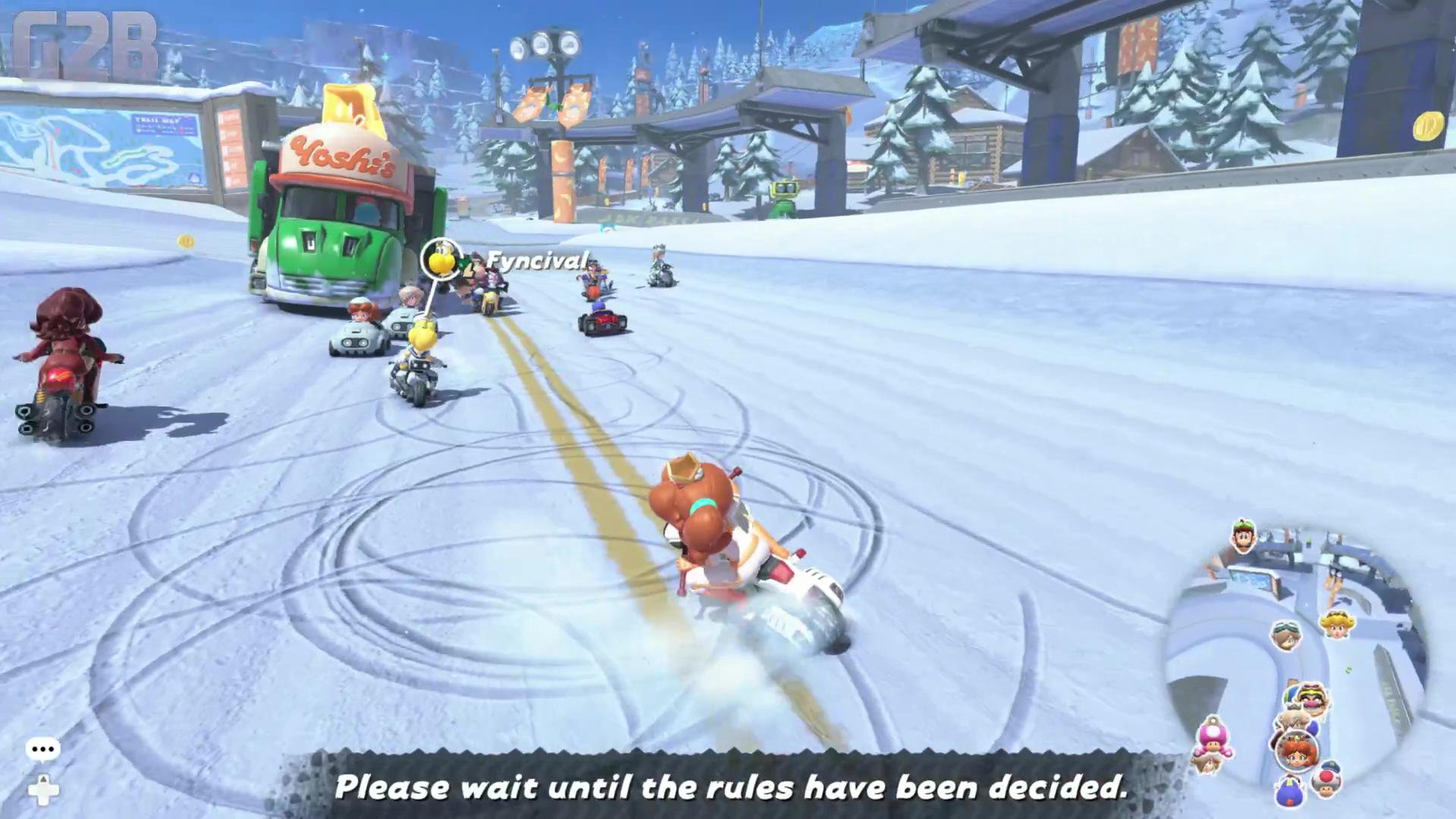Select Toadette's pink marker on the minimap
This screenshot has width=1456, height=819.
pyautogui.click(x=1212, y=736)
